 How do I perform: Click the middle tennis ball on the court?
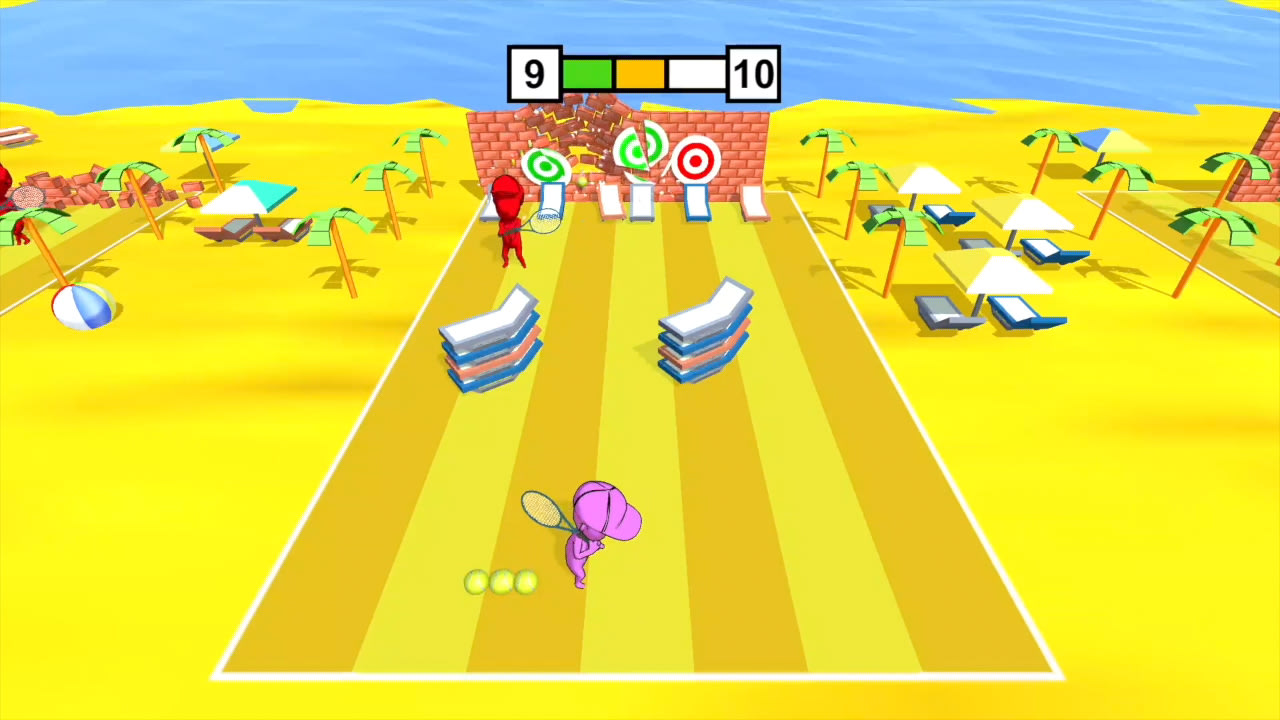coord(500,583)
